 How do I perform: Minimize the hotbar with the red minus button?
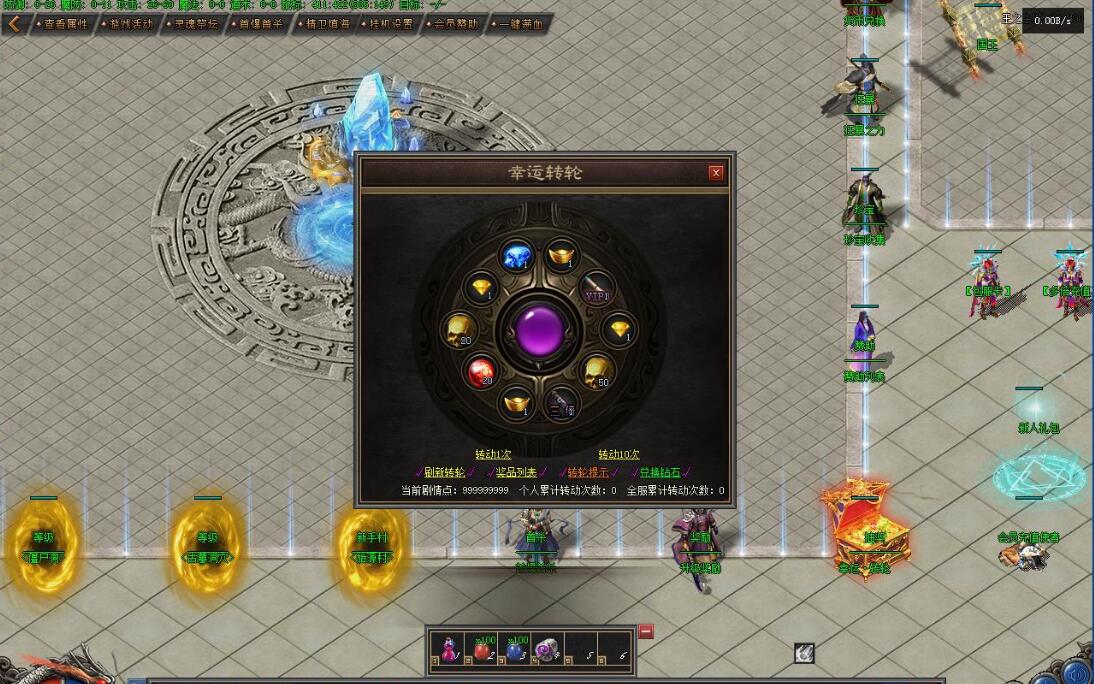[x=646, y=632]
